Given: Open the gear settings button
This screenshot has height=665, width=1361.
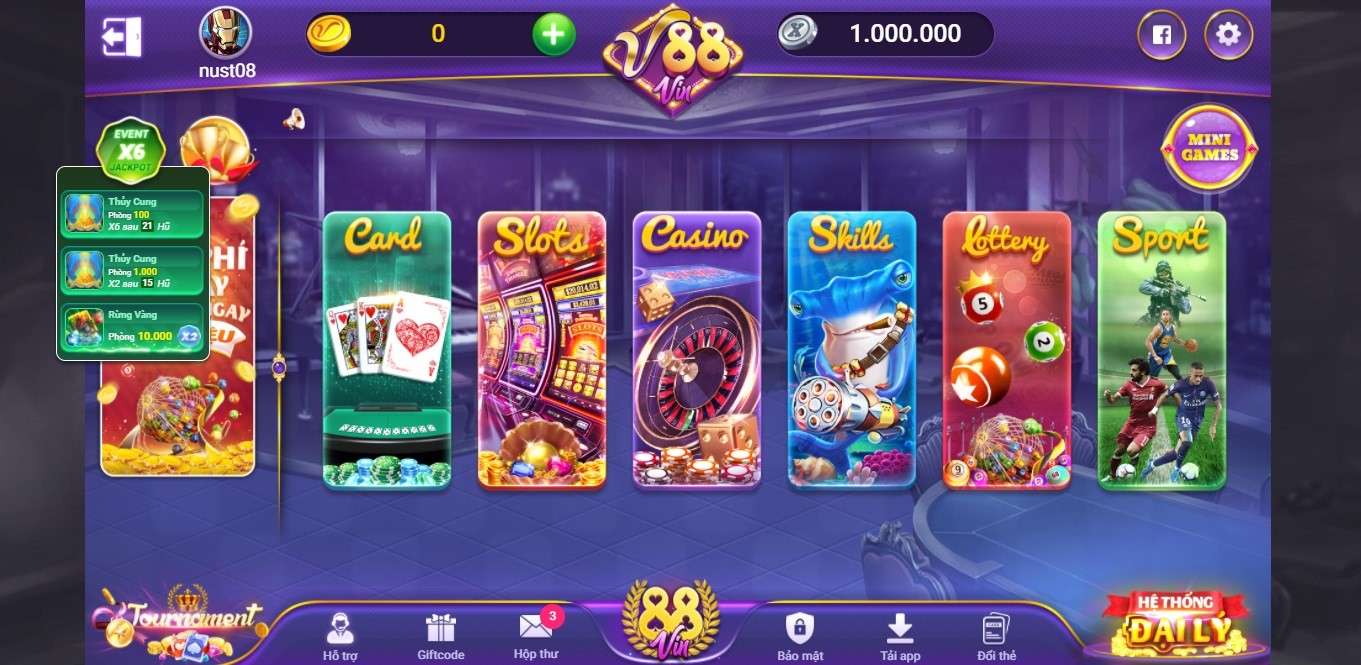Looking at the screenshot, I should pos(1228,35).
